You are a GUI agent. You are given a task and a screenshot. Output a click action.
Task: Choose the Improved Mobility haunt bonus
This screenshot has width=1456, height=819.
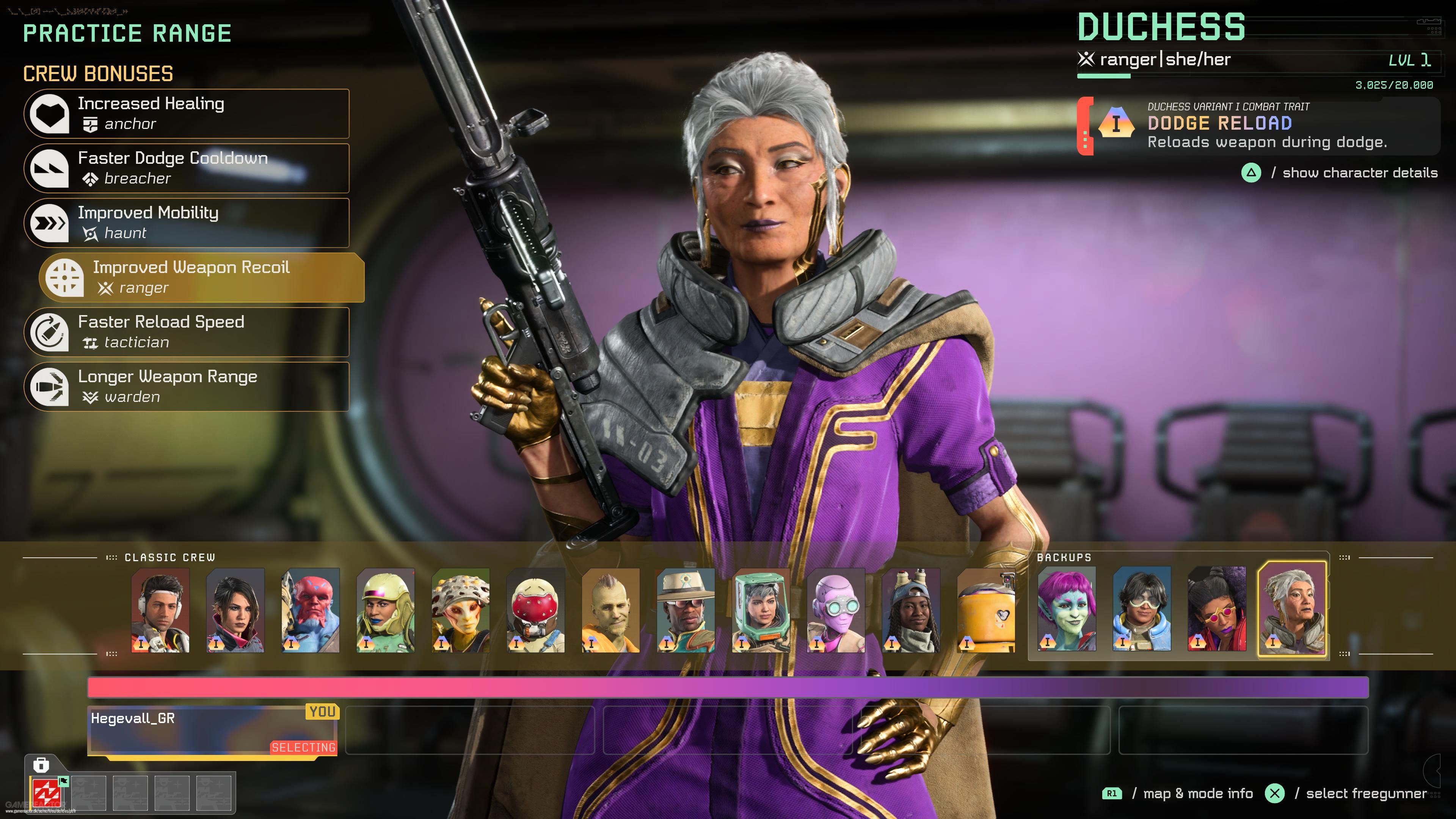(187, 223)
